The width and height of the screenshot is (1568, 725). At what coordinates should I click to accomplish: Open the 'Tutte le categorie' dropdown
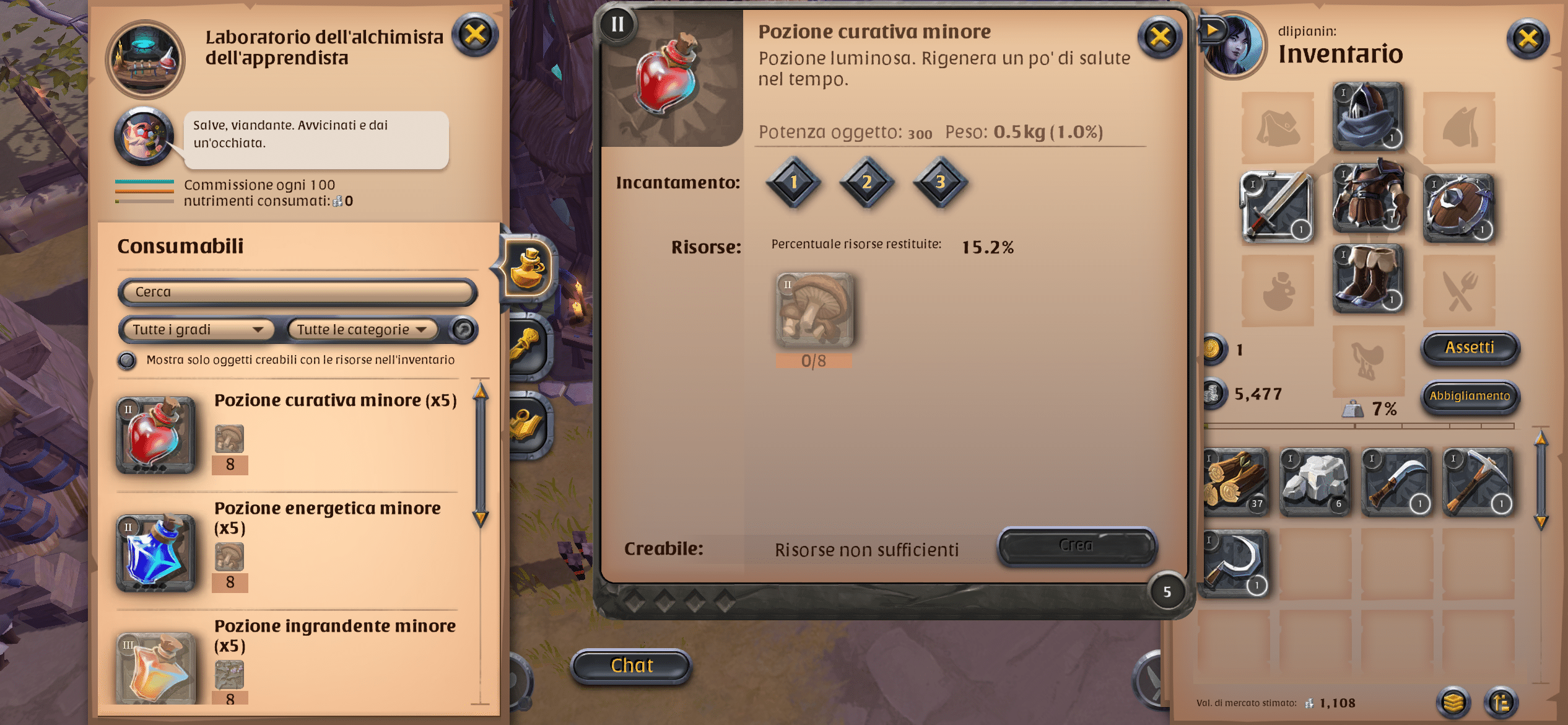(x=362, y=329)
